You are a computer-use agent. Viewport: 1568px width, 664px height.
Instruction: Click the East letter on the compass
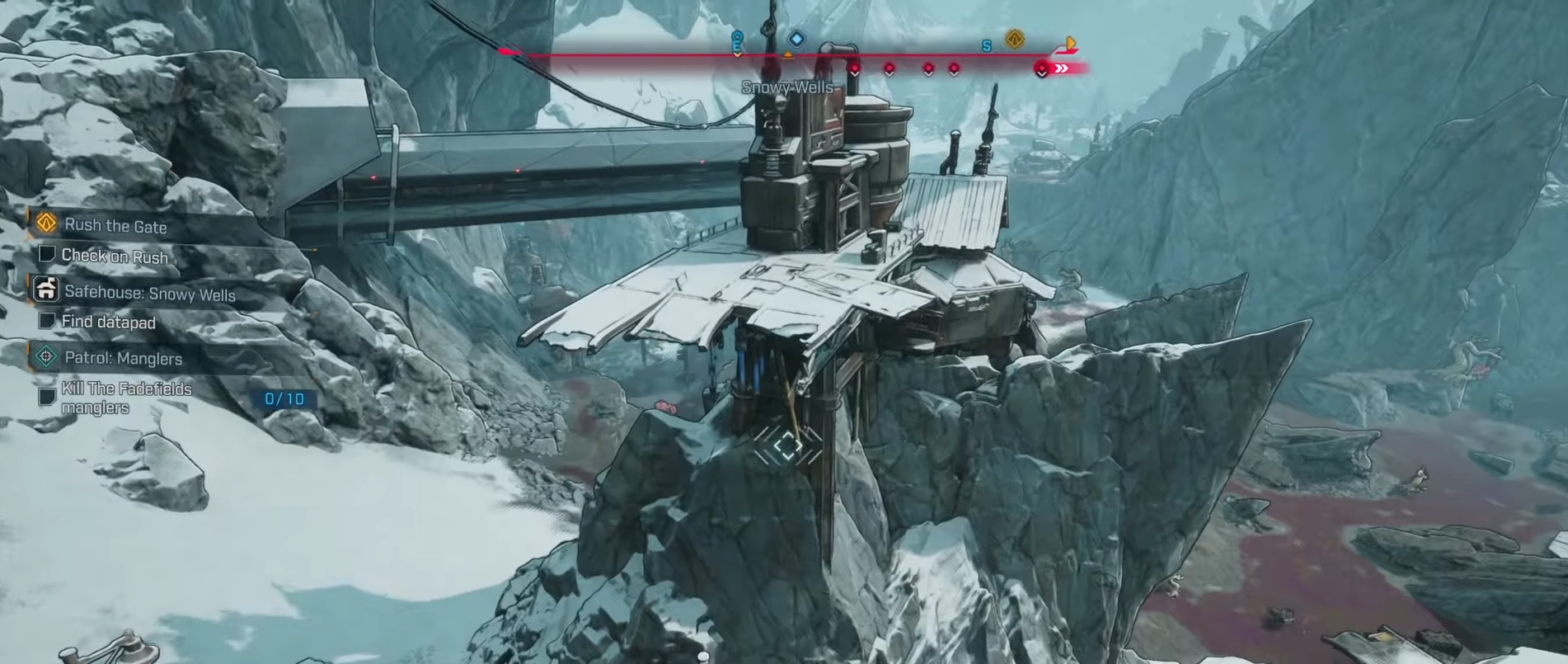737,47
